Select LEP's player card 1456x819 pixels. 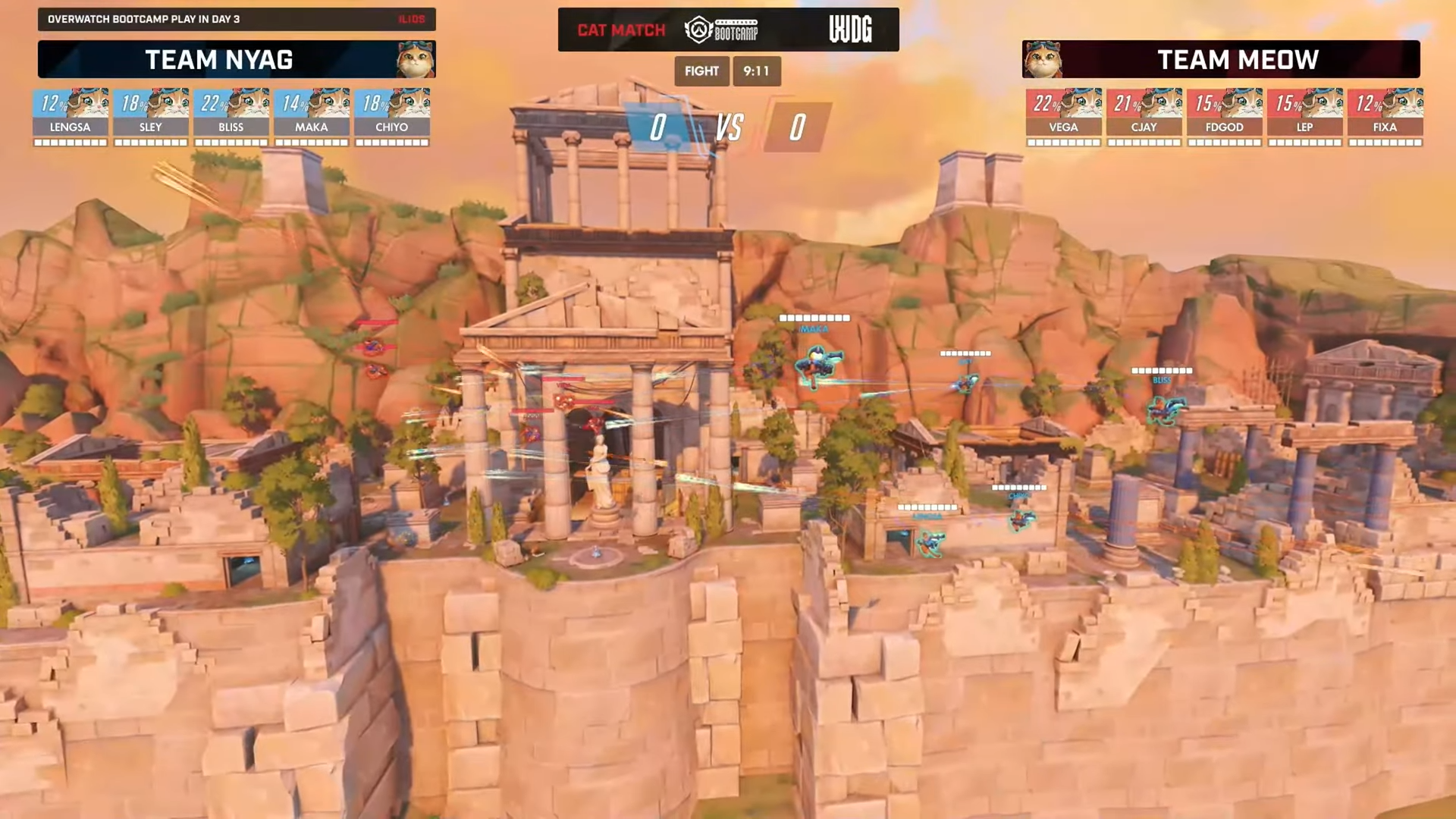click(x=1304, y=116)
